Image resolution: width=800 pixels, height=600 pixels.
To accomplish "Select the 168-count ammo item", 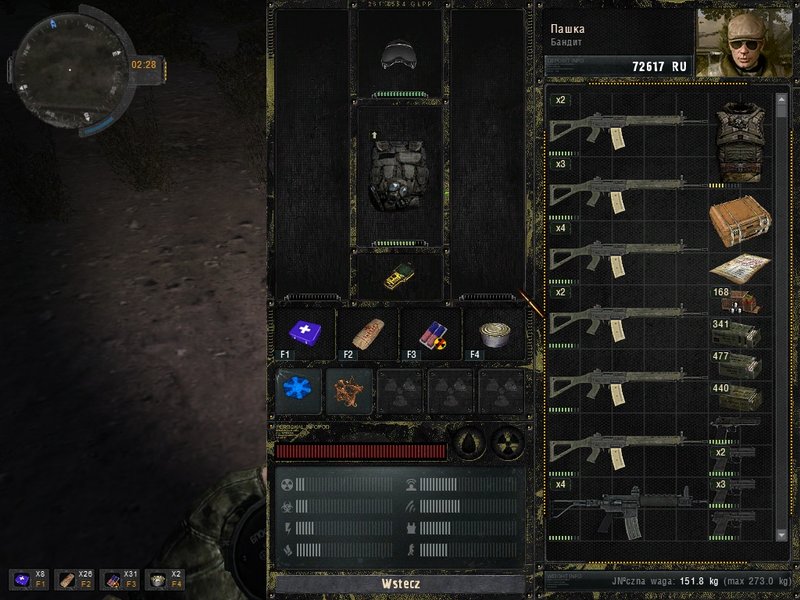I will coord(740,301).
